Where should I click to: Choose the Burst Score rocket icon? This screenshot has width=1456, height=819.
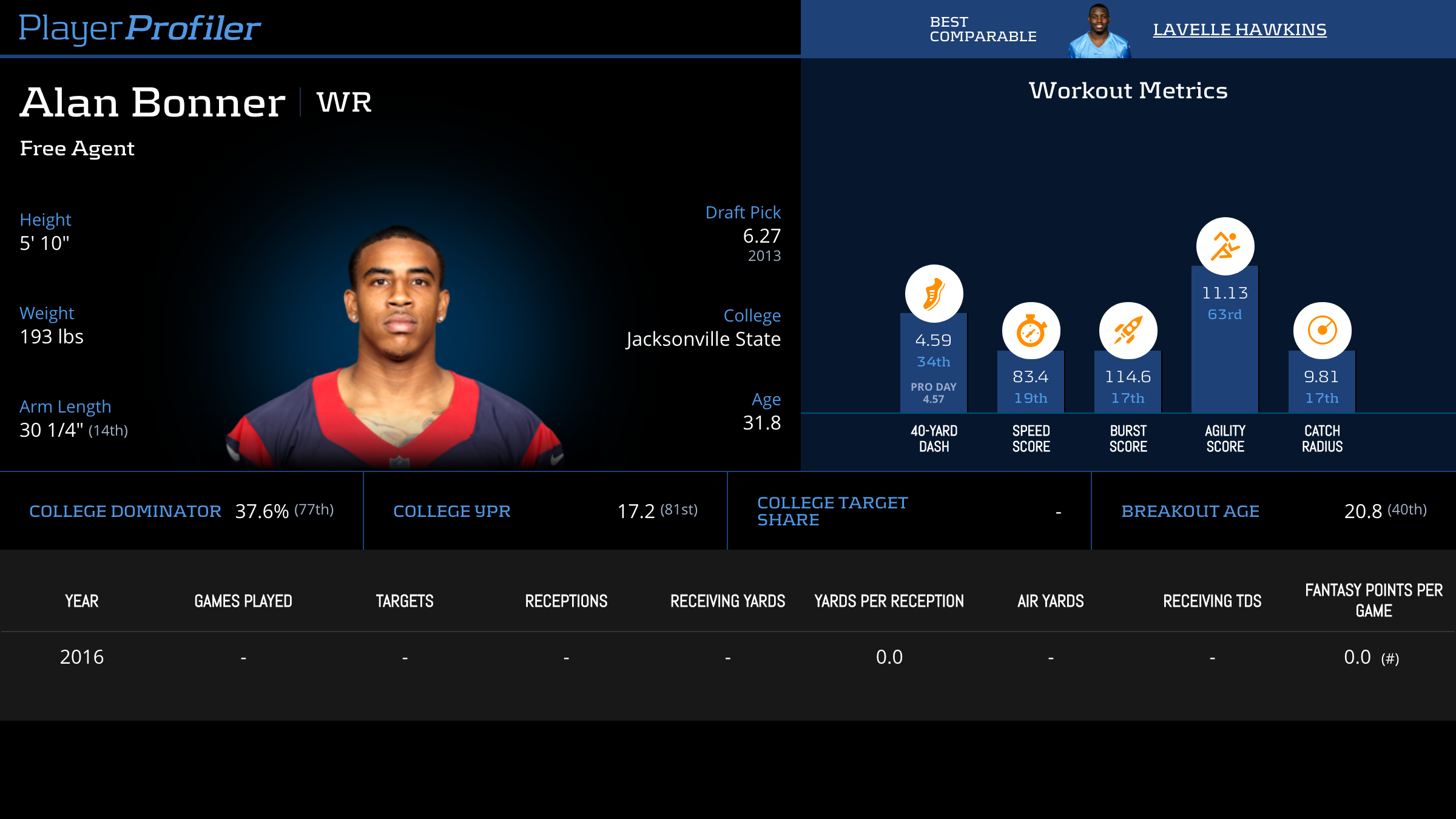coord(1128,331)
